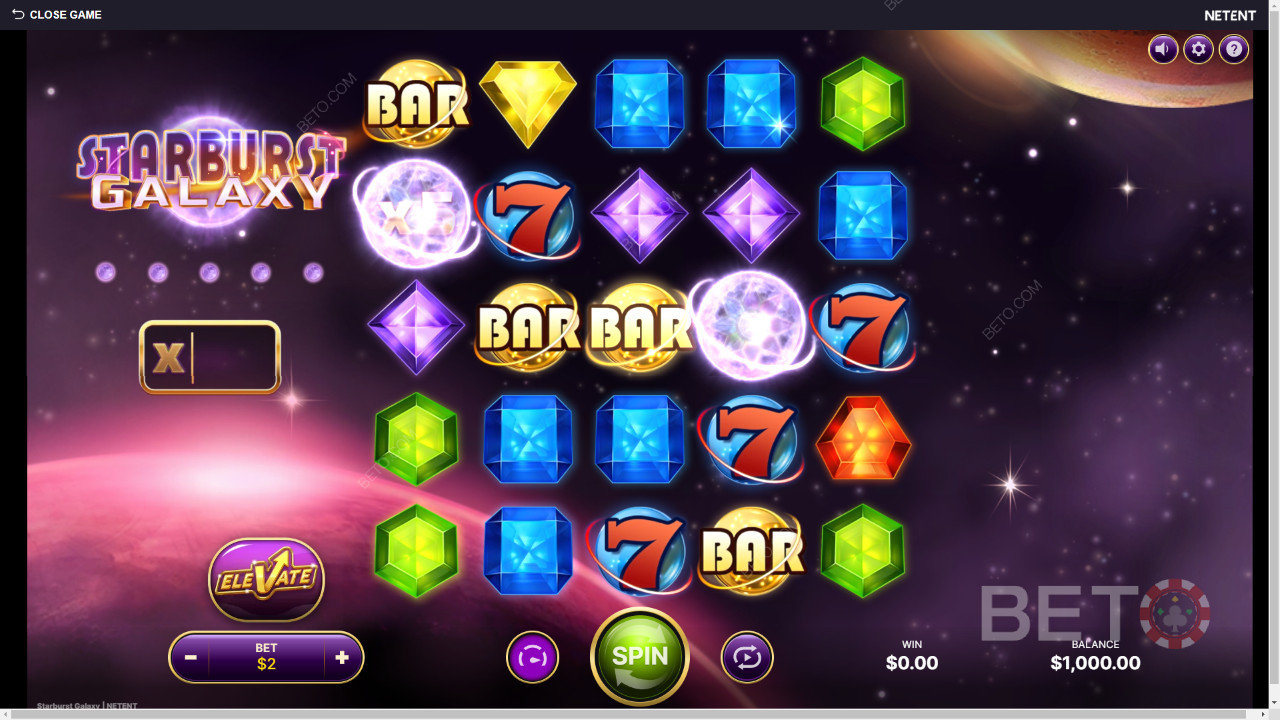The width and height of the screenshot is (1280, 720).
Task: Increase the bet with the plus button
Action: click(340, 657)
